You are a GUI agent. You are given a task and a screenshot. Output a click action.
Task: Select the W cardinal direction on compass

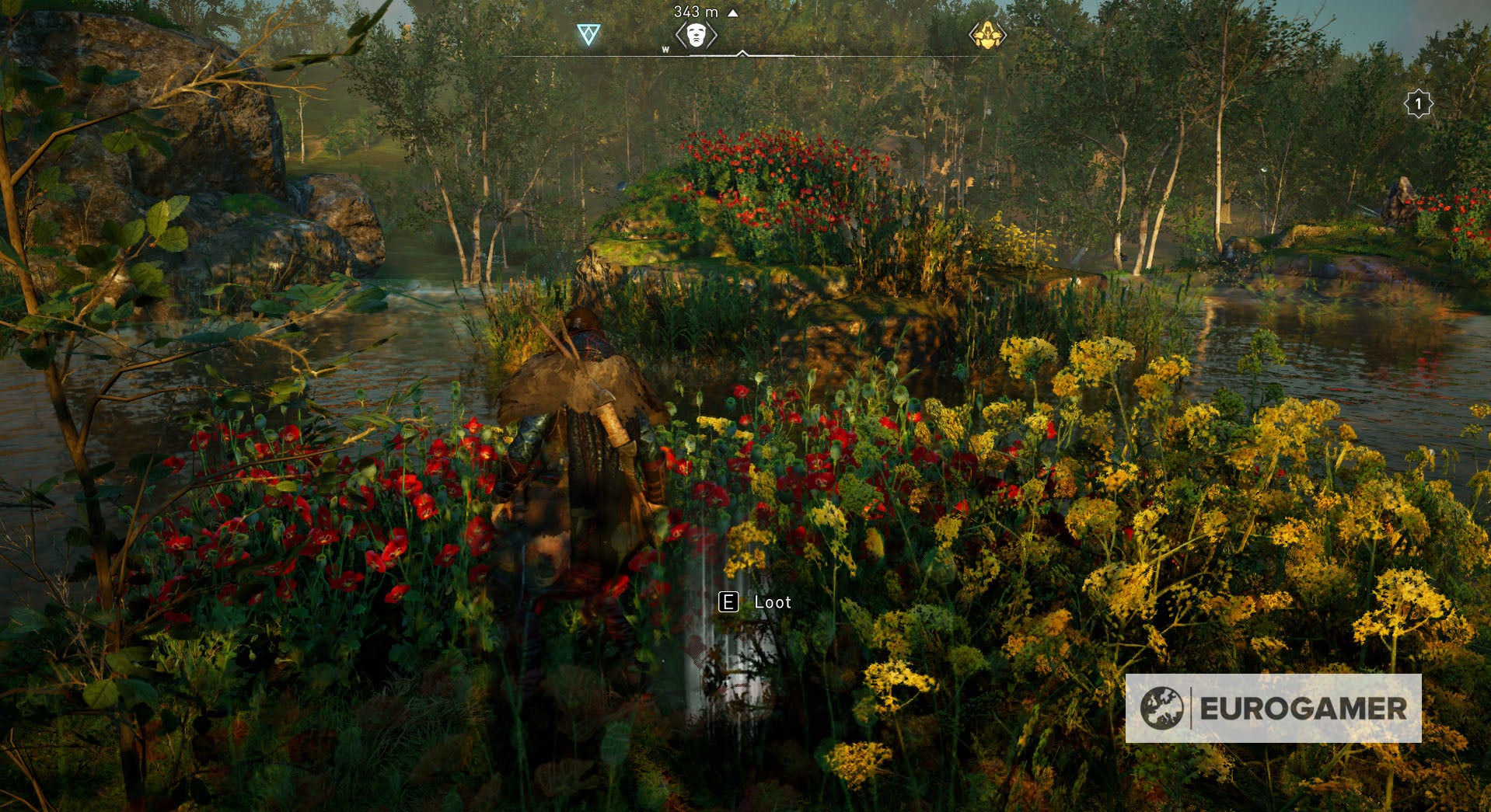666,49
